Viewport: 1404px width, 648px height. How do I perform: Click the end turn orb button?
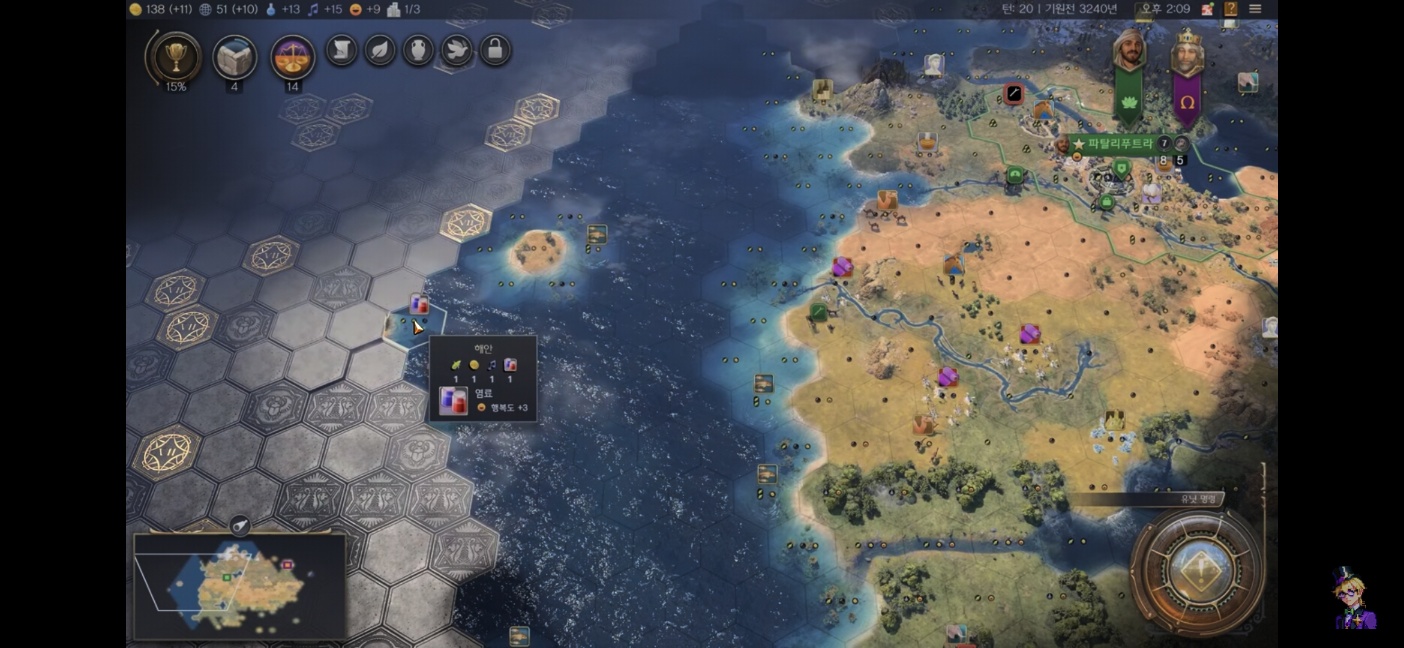click(x=1197, y=571)
